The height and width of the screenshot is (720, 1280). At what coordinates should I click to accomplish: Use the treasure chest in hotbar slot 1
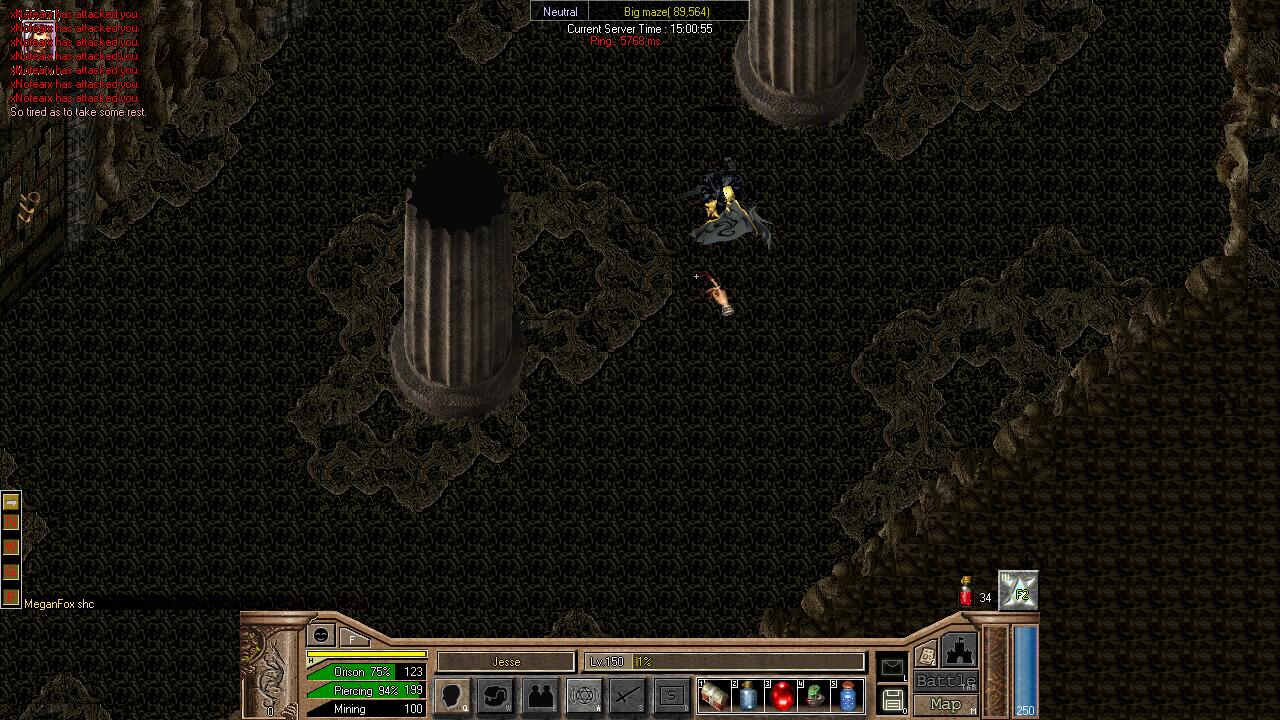click(715, 696)
